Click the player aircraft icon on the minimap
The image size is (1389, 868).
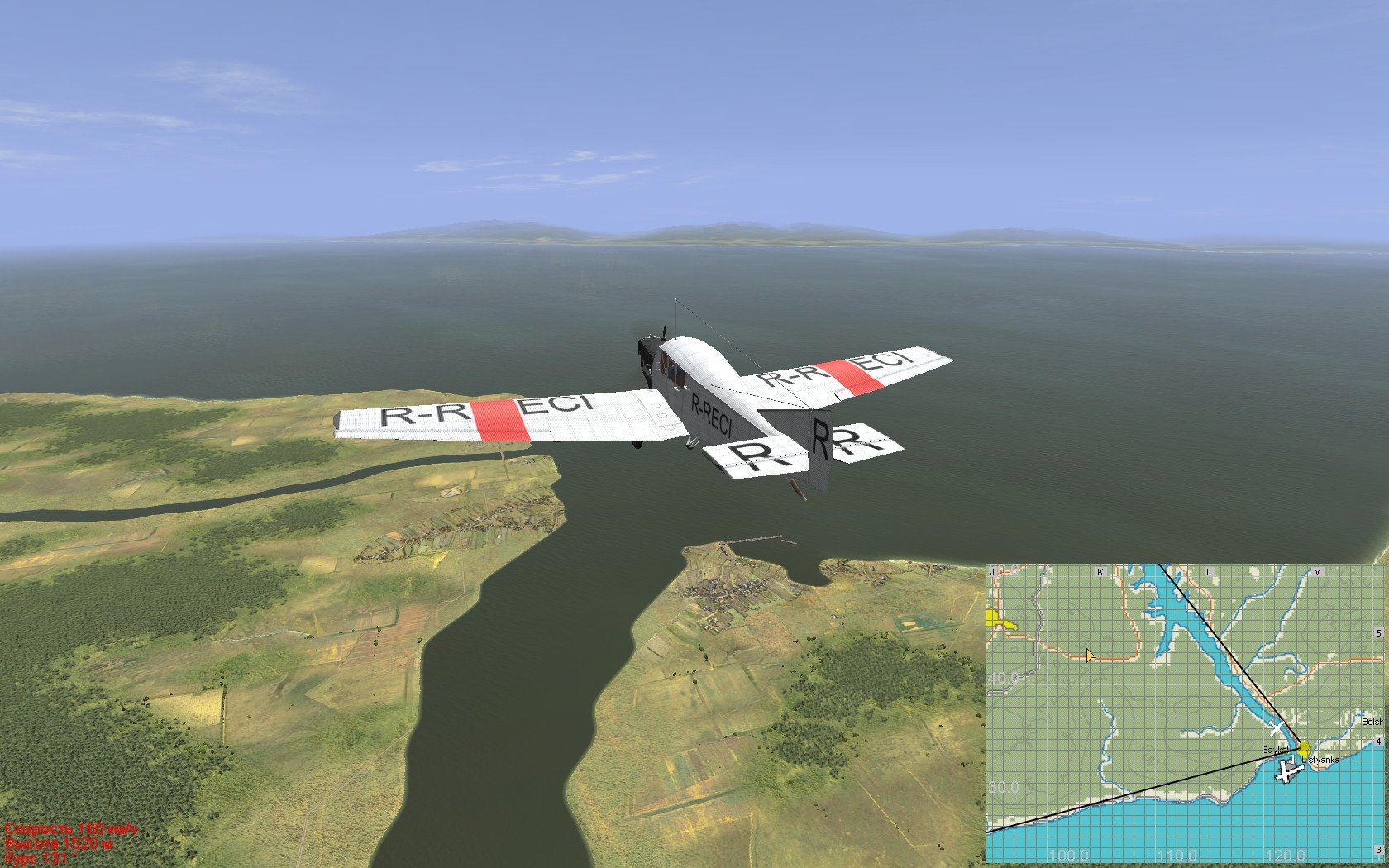[x=1286, y=772]
